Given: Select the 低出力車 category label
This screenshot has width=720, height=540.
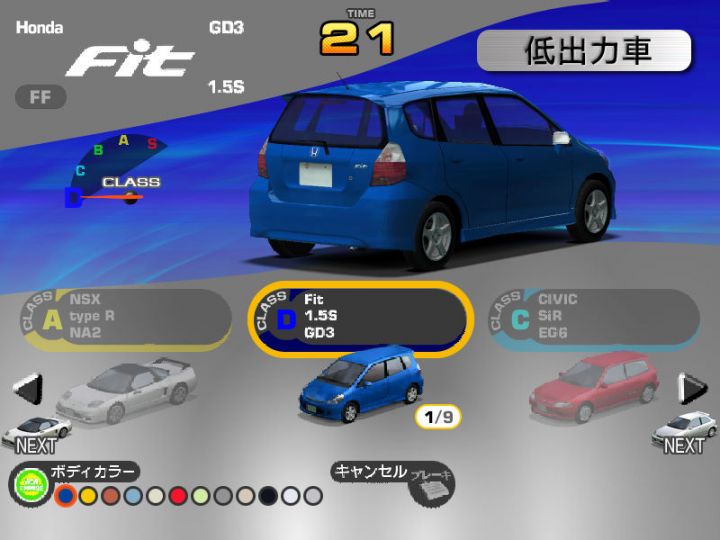Looking at the screenshot, I should (x=584, y=51).
